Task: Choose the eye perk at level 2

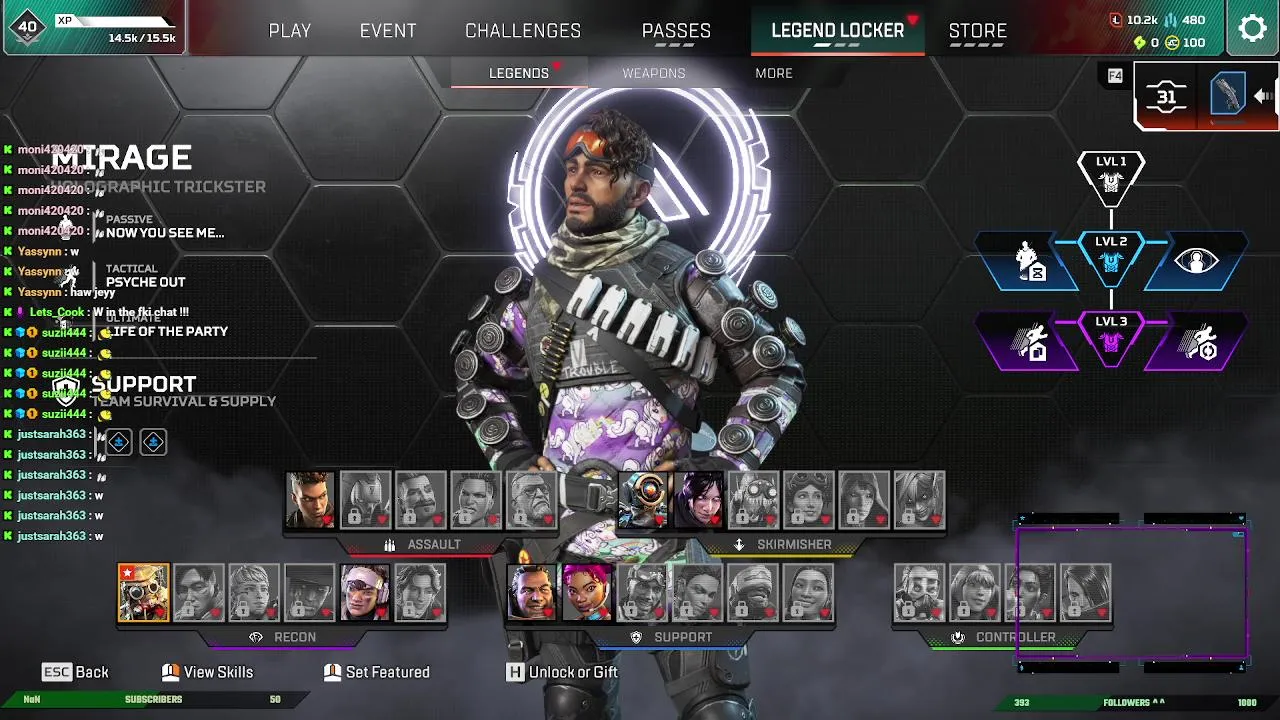Action: pyautogui.click(x=1196, y=261)
